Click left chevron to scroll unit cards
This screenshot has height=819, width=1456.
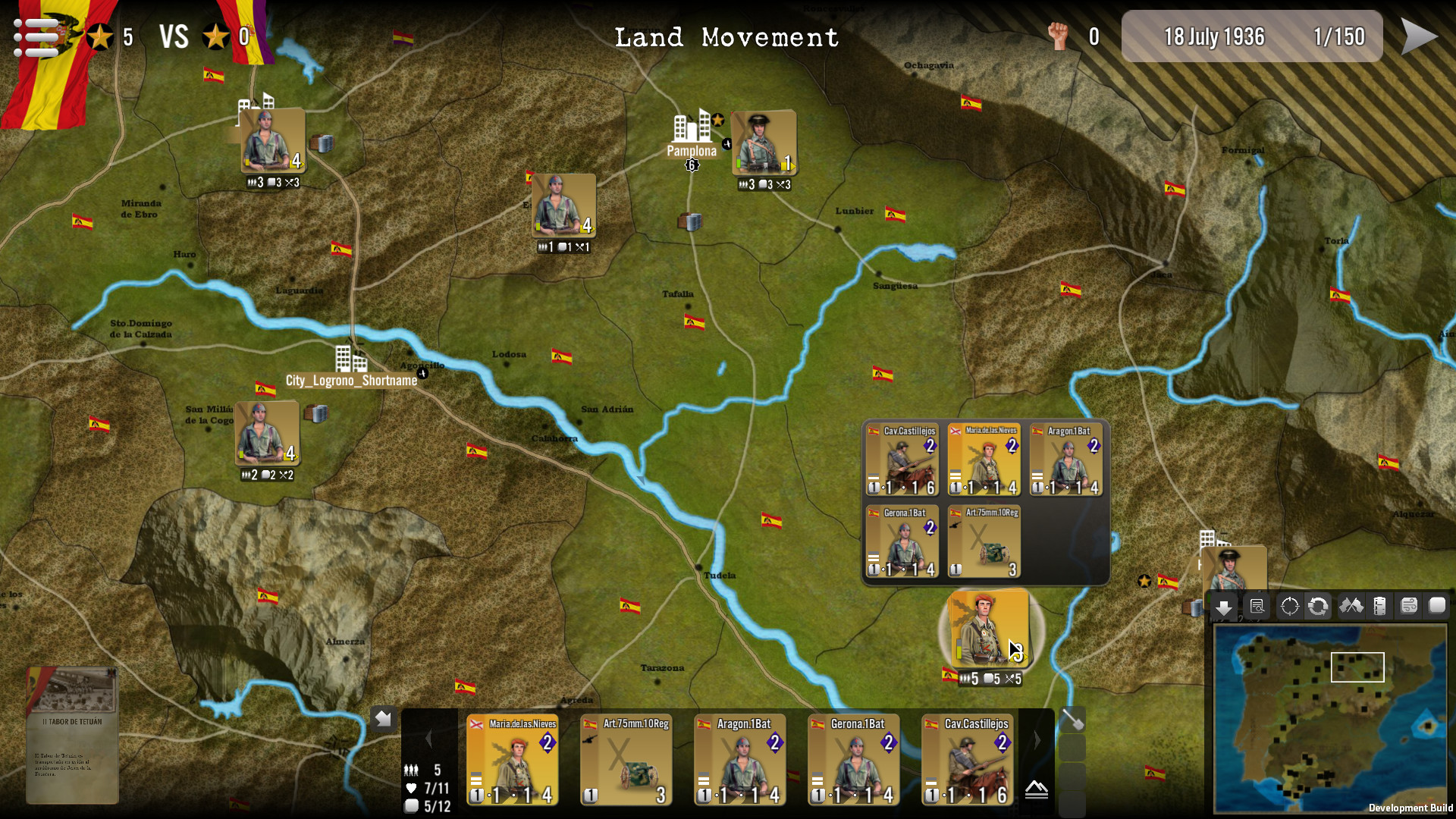coord(430,739)
